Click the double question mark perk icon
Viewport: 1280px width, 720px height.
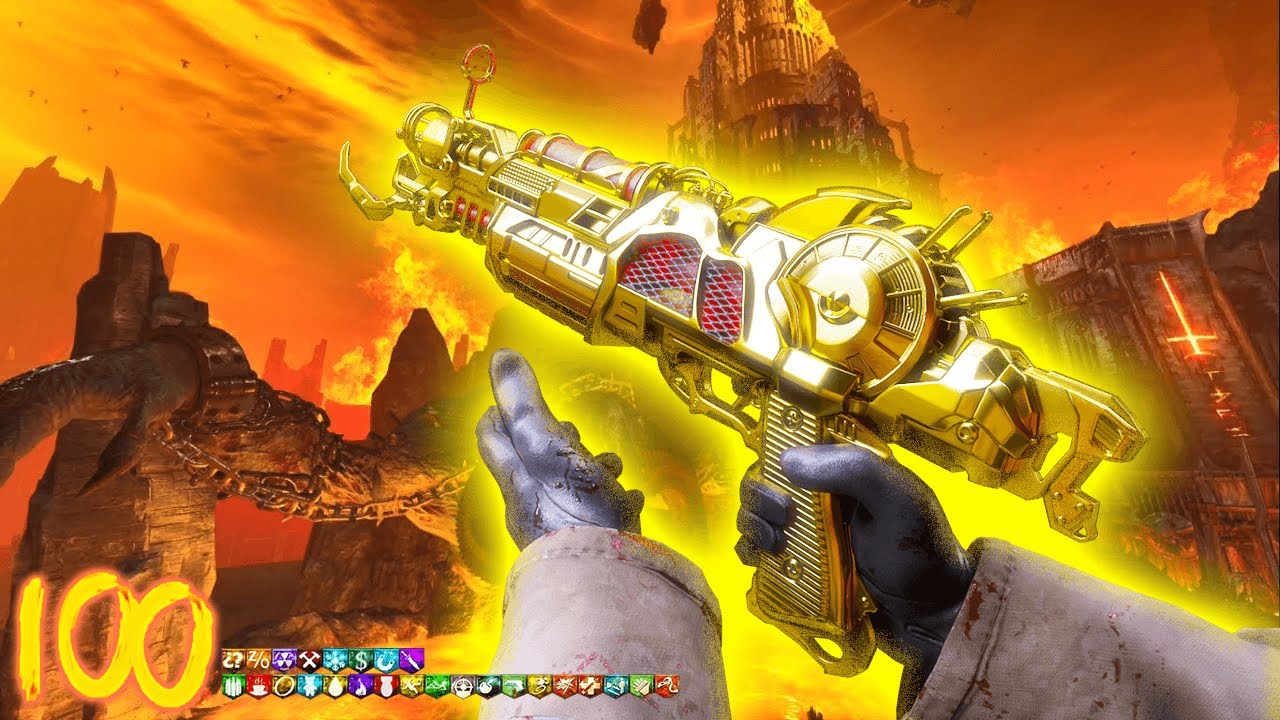tap(233, 660)
